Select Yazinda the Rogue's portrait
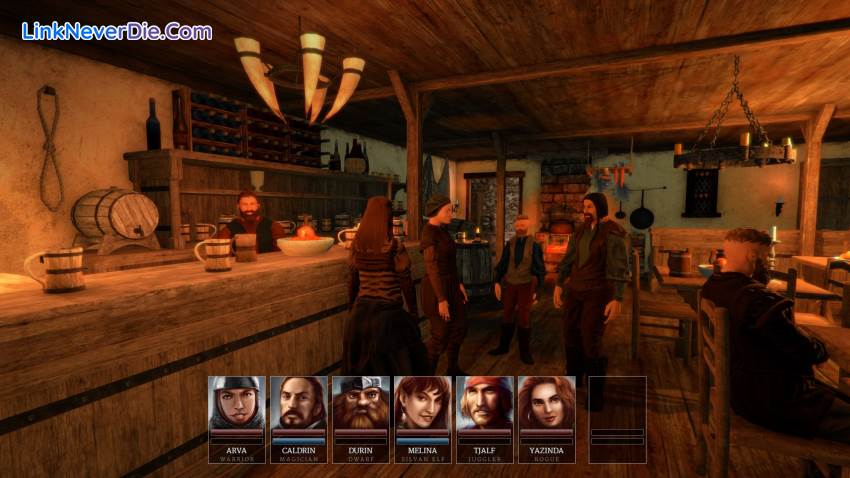This screenshot has width=850, height=478. (x=547, y=403)
